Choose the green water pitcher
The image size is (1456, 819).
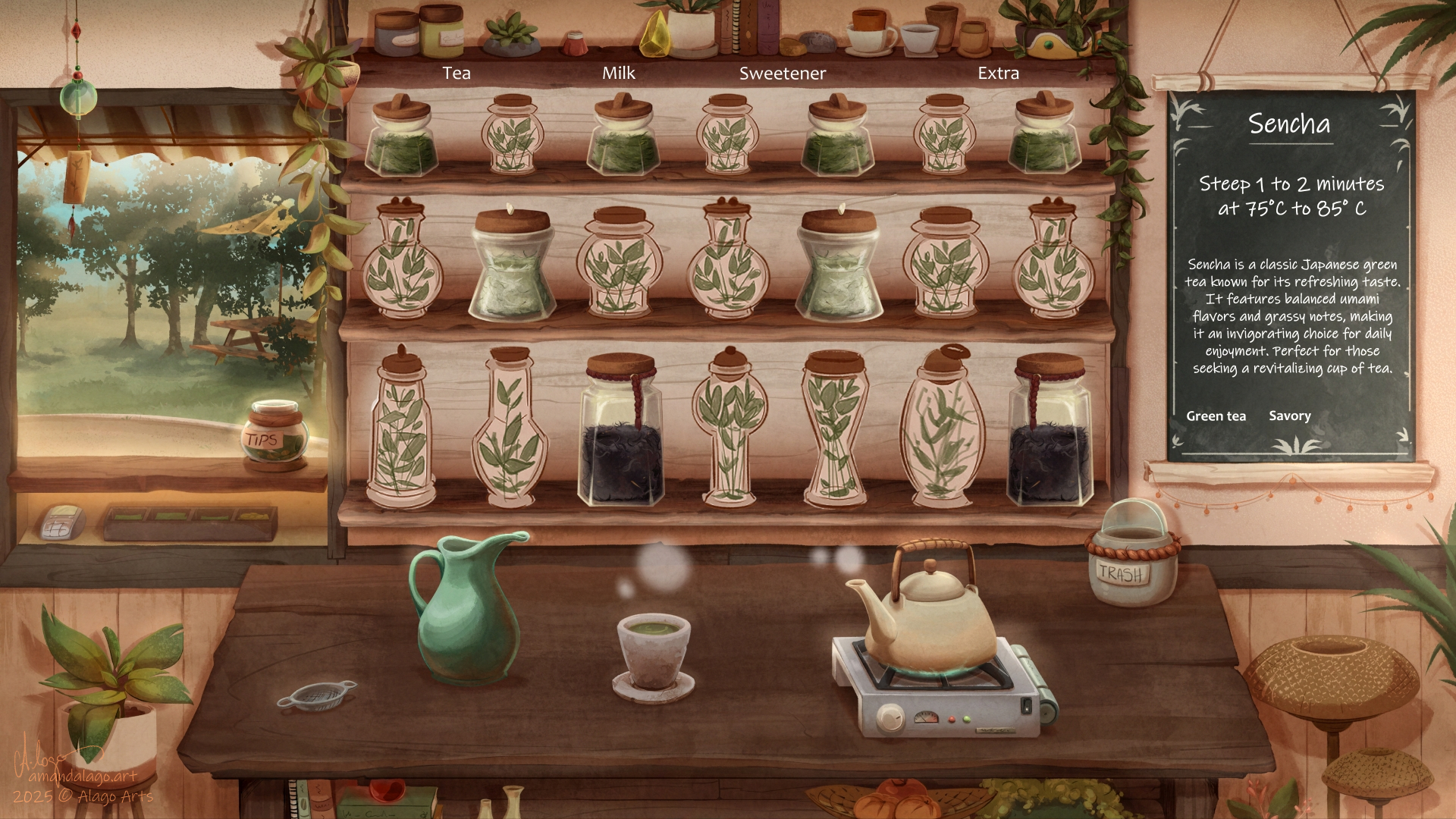tap(464, 610)
